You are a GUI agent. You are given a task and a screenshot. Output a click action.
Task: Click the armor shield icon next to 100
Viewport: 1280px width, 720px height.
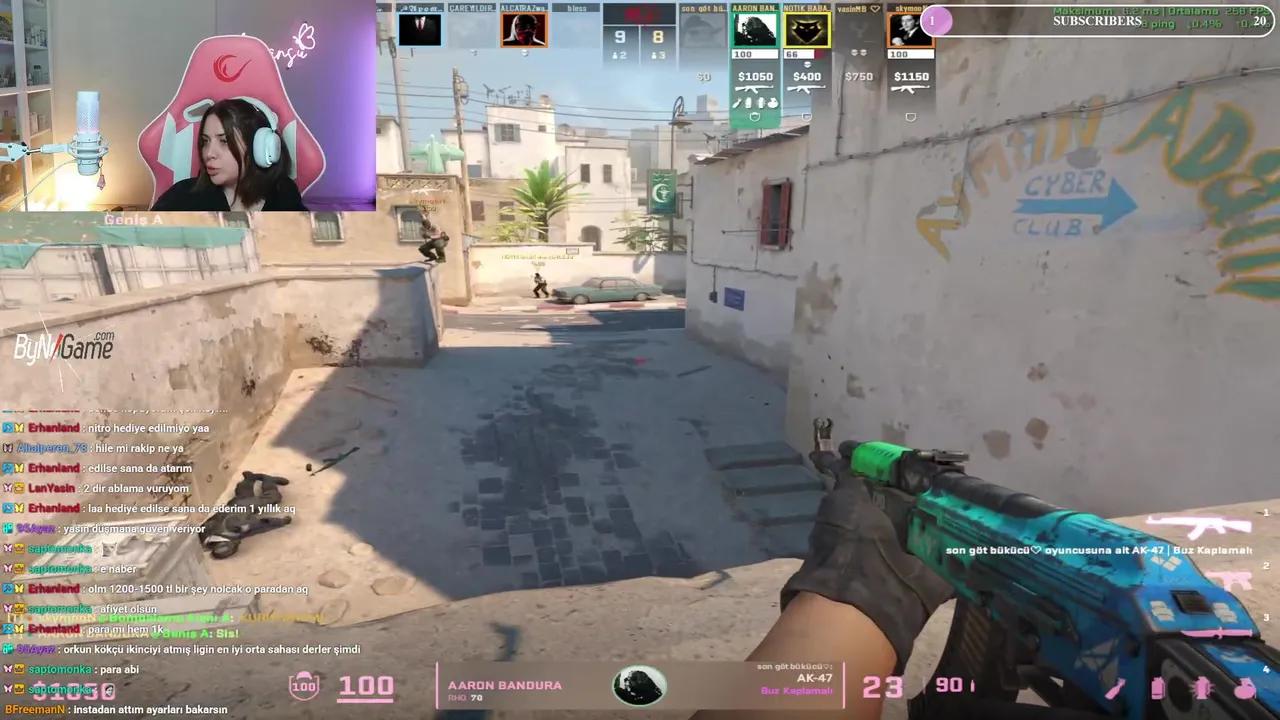click(303, 685)
